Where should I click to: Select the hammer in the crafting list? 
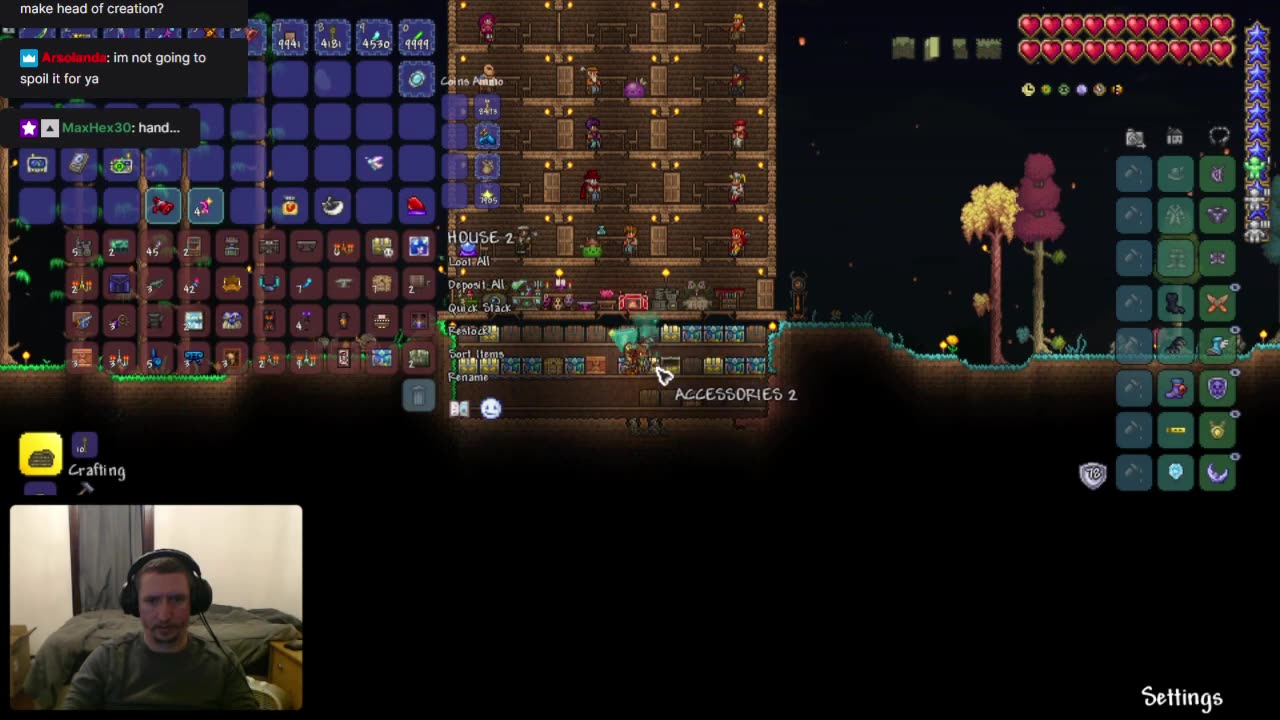86,488
